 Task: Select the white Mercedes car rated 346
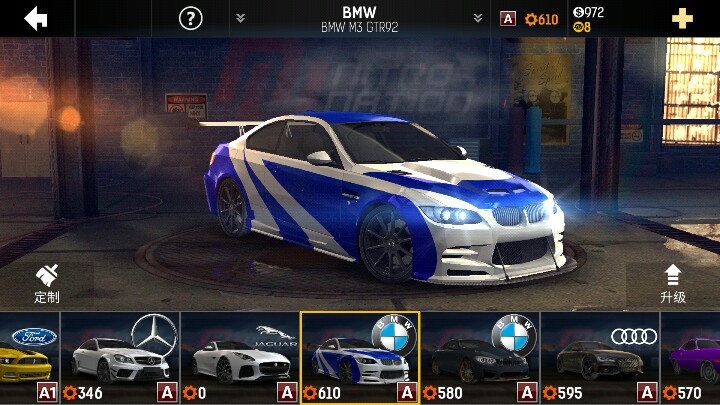pyautogui.click(x=120, y=357)
